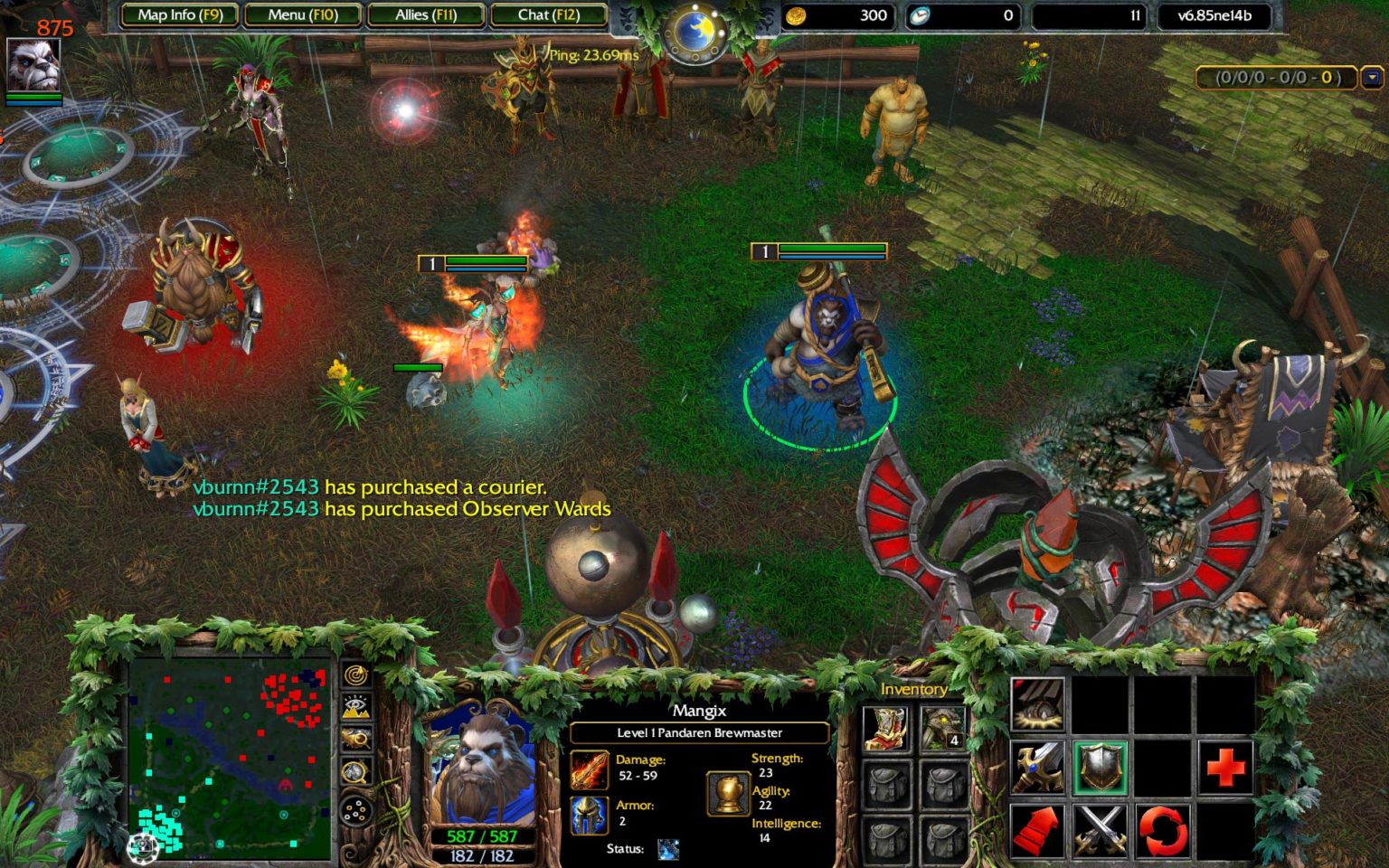Toggle terrain elevation view on the minimap
Image resolution: width=1389 pixels, height=868 pixels.
[355, 707]
